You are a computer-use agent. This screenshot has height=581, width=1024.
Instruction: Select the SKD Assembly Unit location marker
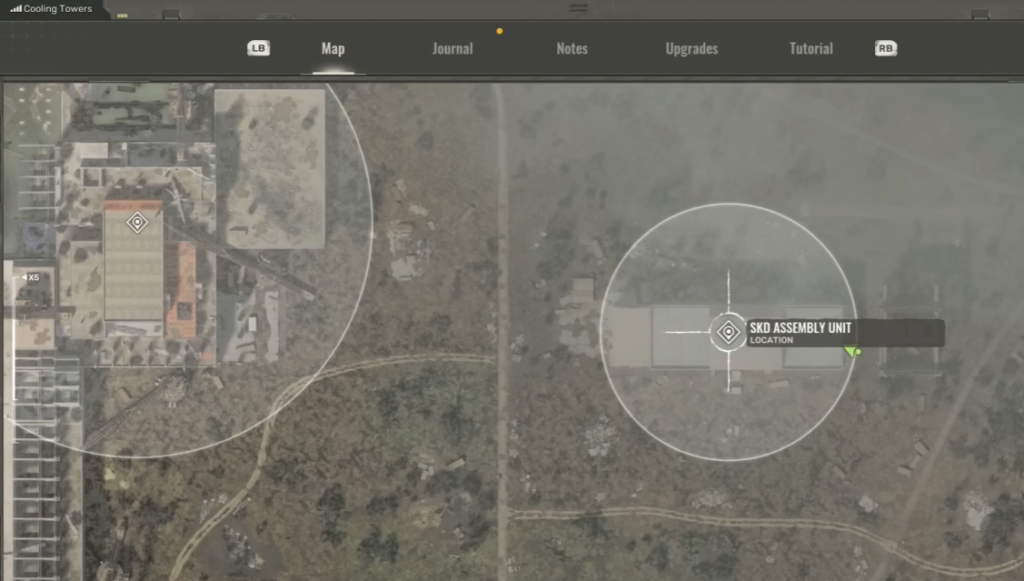click(x=728, y=332)
